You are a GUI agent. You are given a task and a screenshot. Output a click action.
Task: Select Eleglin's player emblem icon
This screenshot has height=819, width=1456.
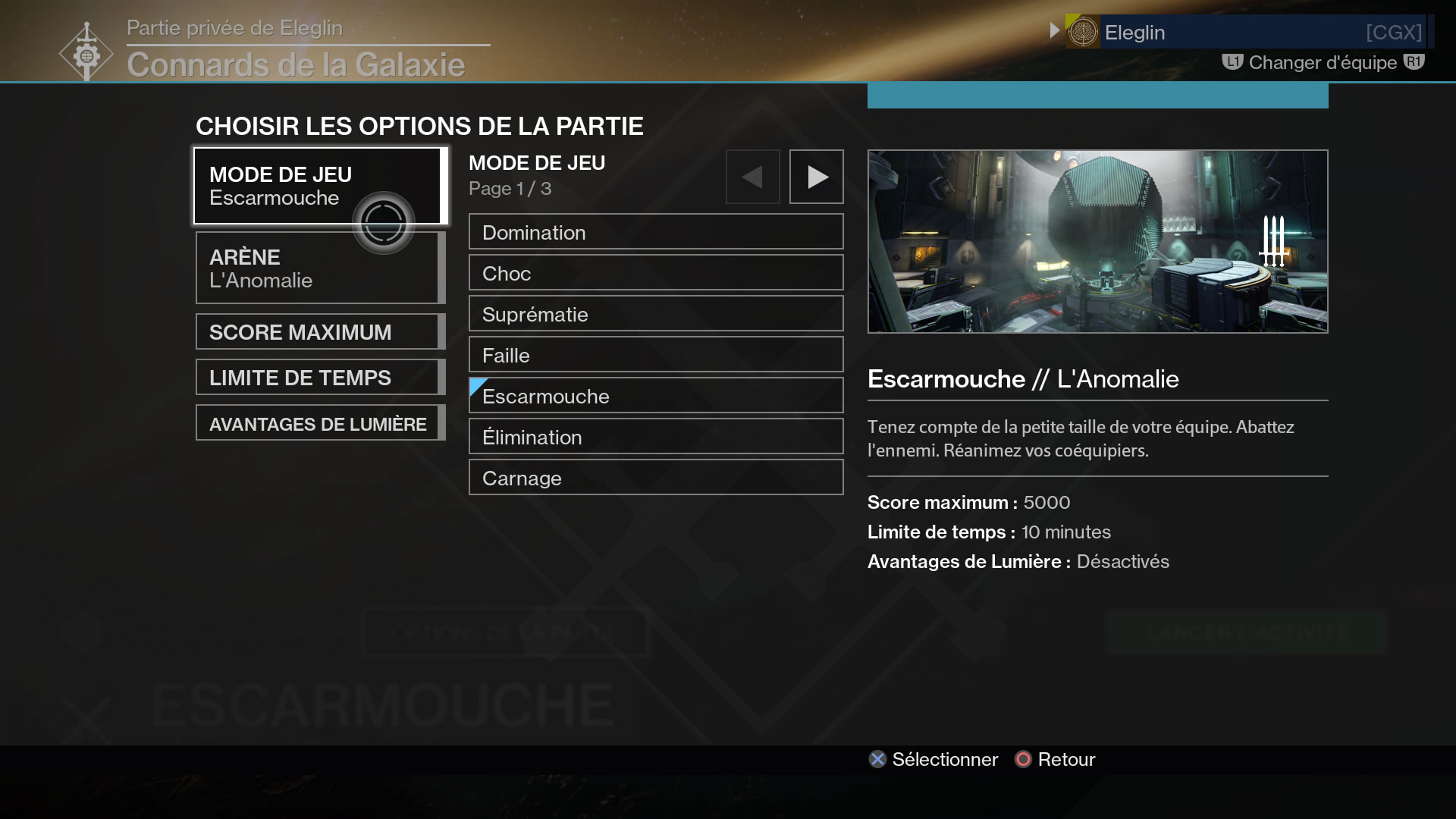pyautogui.click(x=1084, y=32)
